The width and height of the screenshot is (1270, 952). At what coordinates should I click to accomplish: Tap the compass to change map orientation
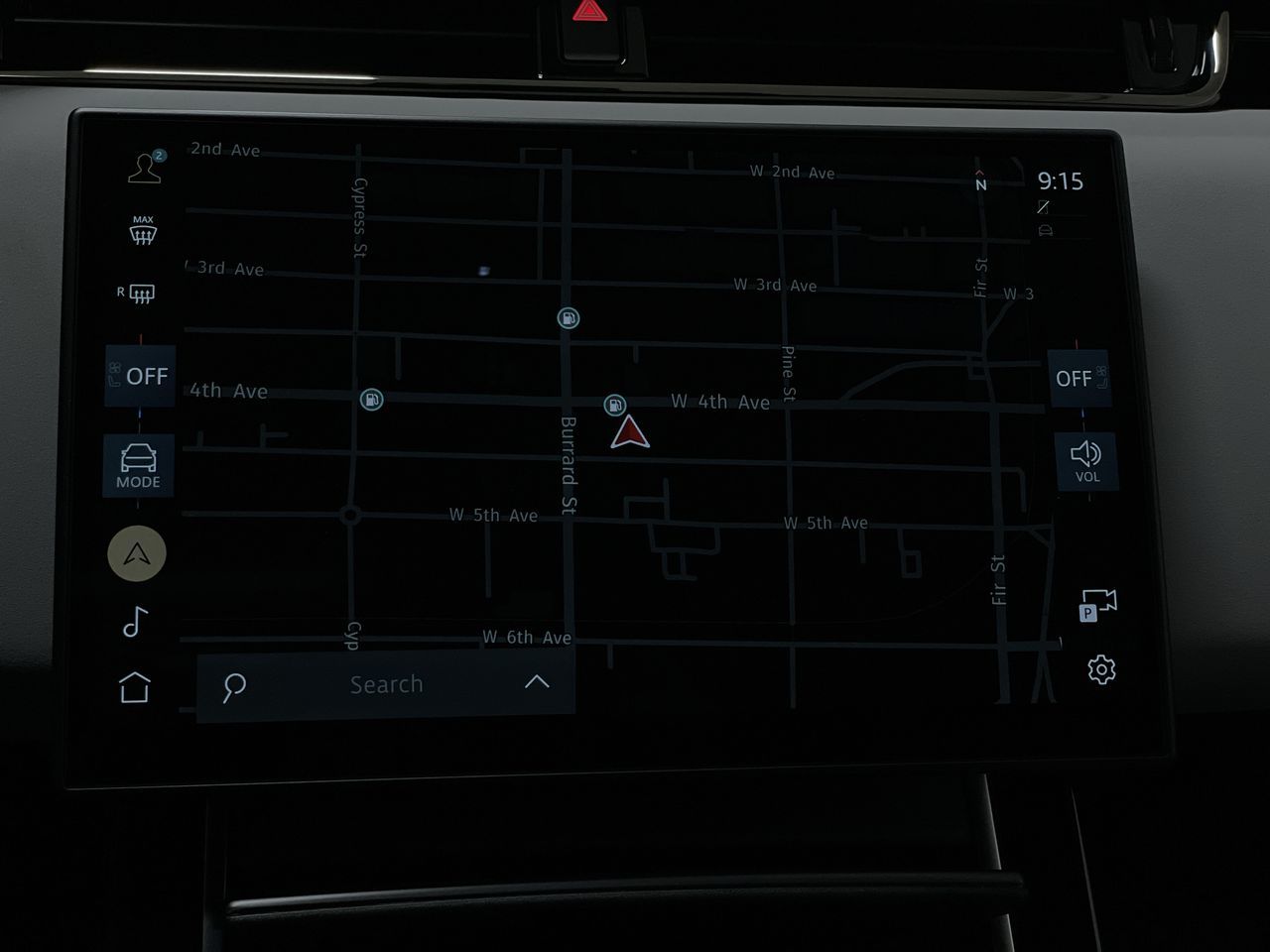click(x=980, y=181)
